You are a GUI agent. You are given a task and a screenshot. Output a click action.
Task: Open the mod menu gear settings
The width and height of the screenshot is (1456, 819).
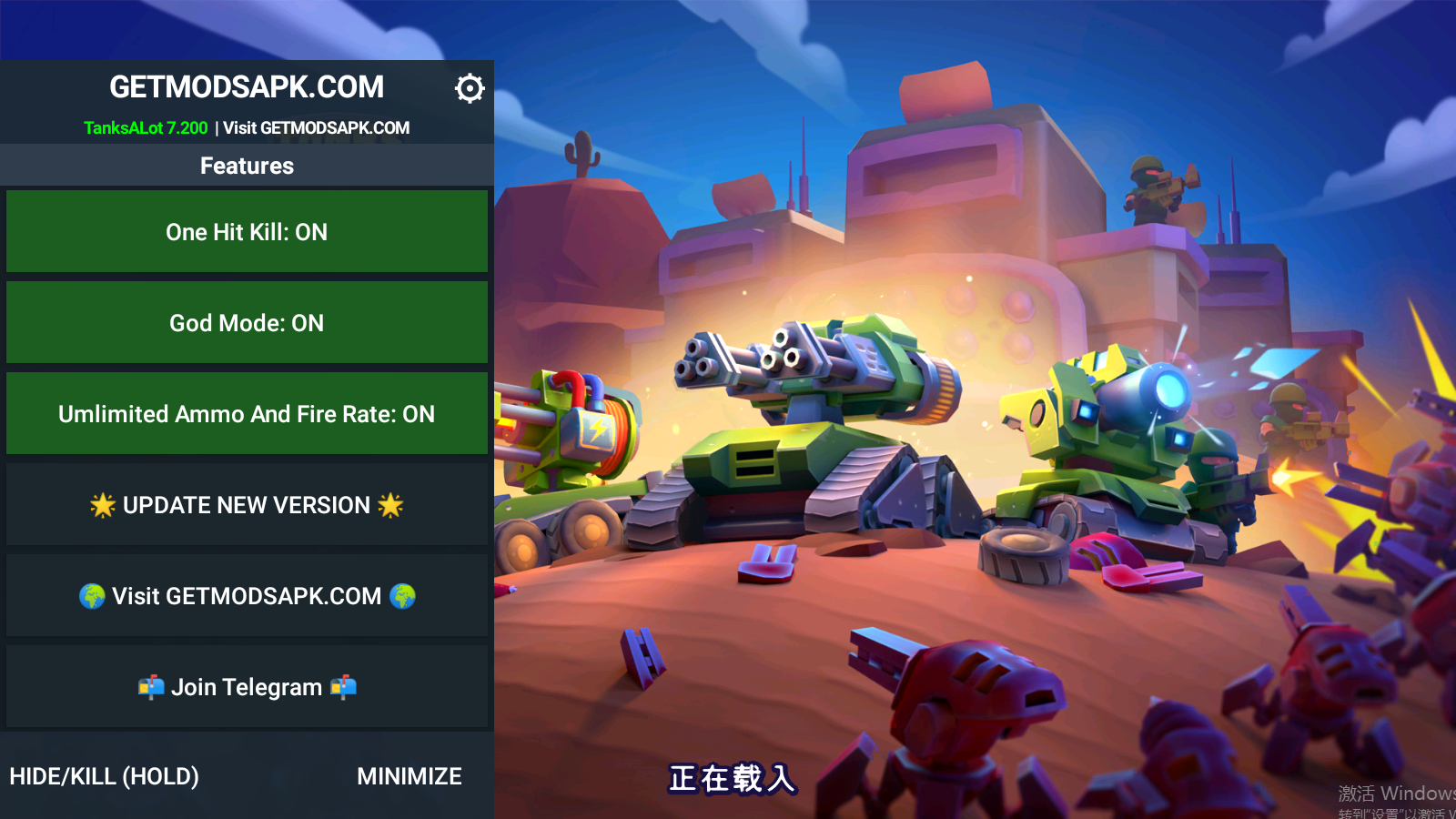click(470, 88)
